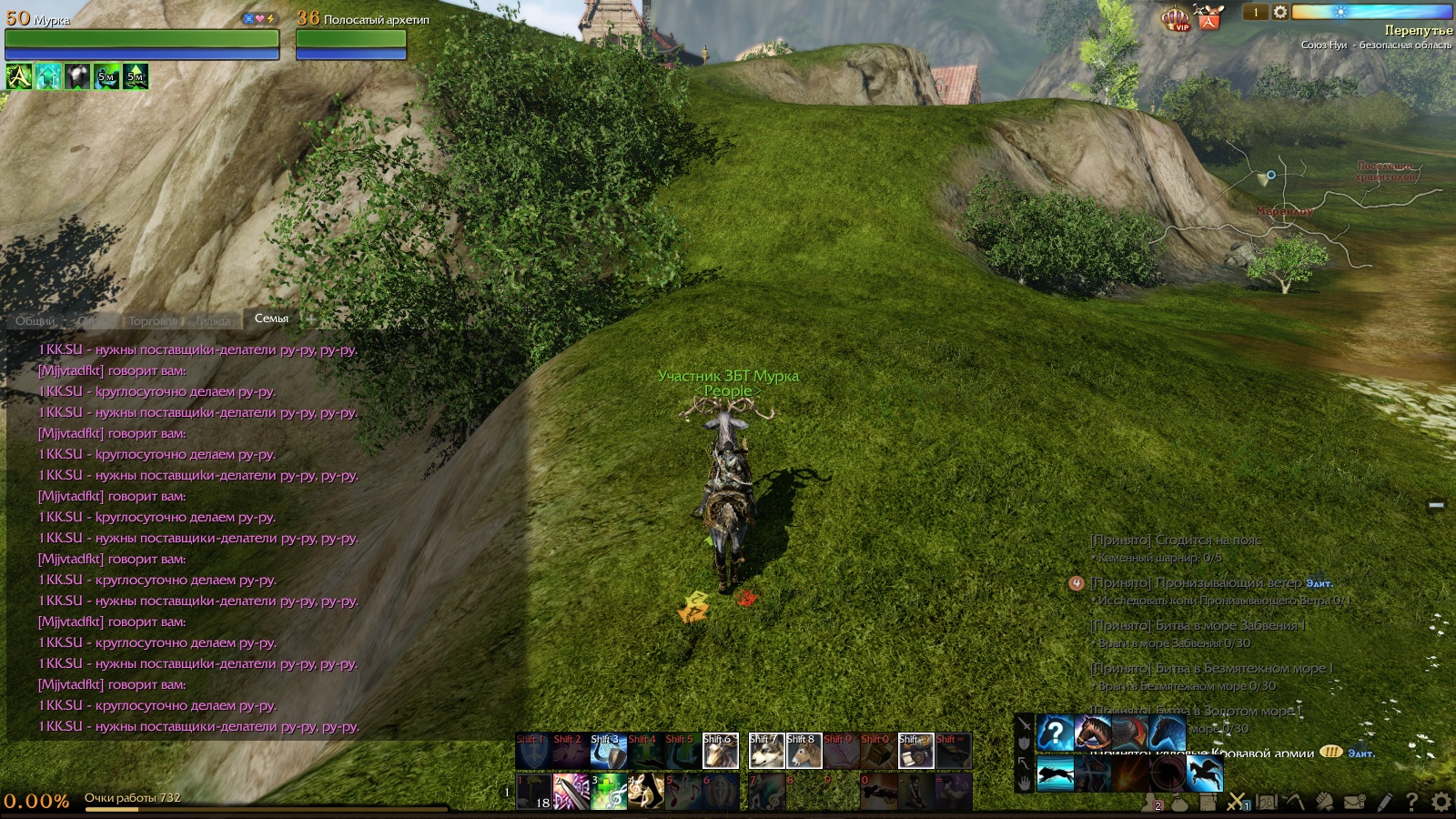Click the horse question mark mount ability
This screenshot has height=819, width=1456.
pos(1056,733)
